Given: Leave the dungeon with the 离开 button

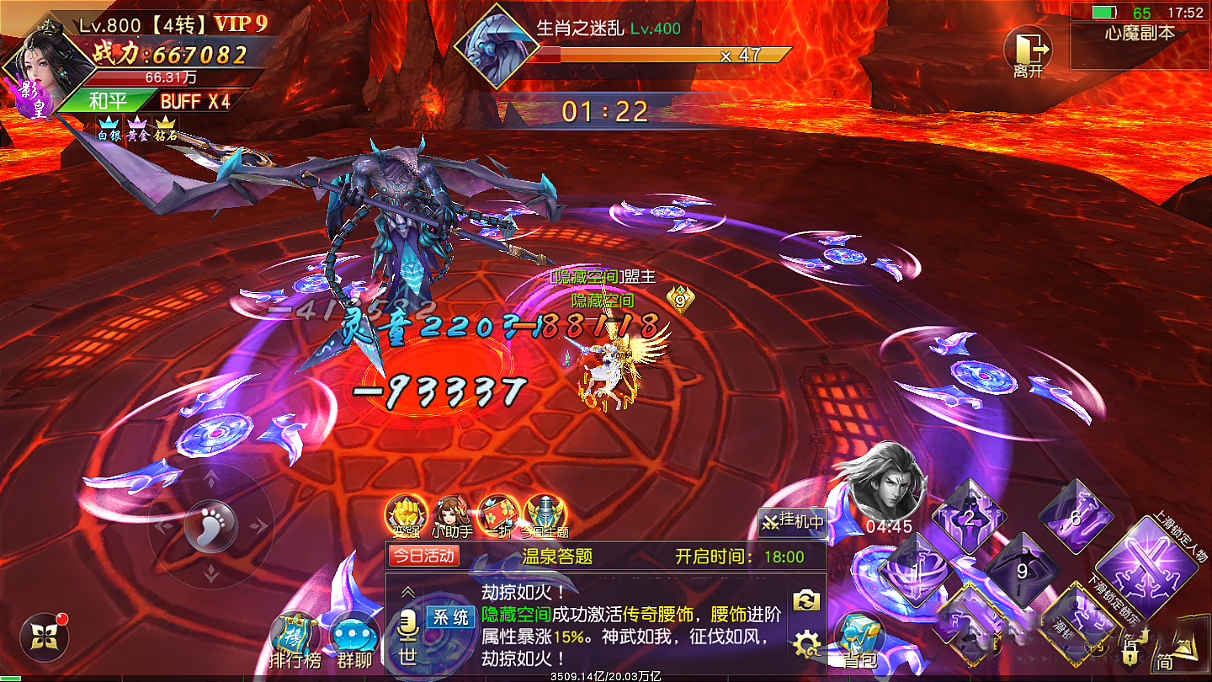Looking at the screenshot, I should tap(1029, 50).
